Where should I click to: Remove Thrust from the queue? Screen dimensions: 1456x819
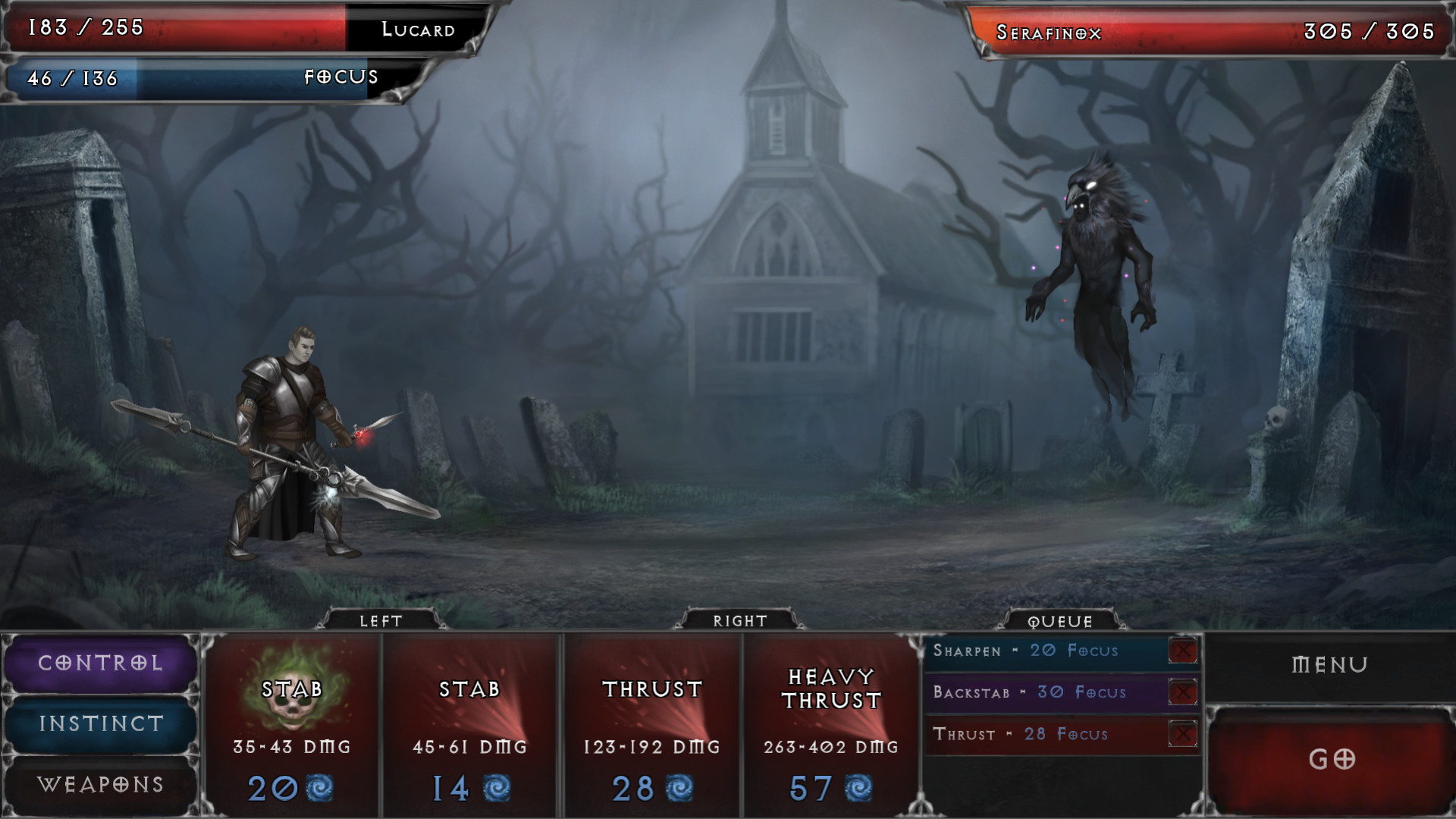pyautogui.click(x=1182, y=734)
